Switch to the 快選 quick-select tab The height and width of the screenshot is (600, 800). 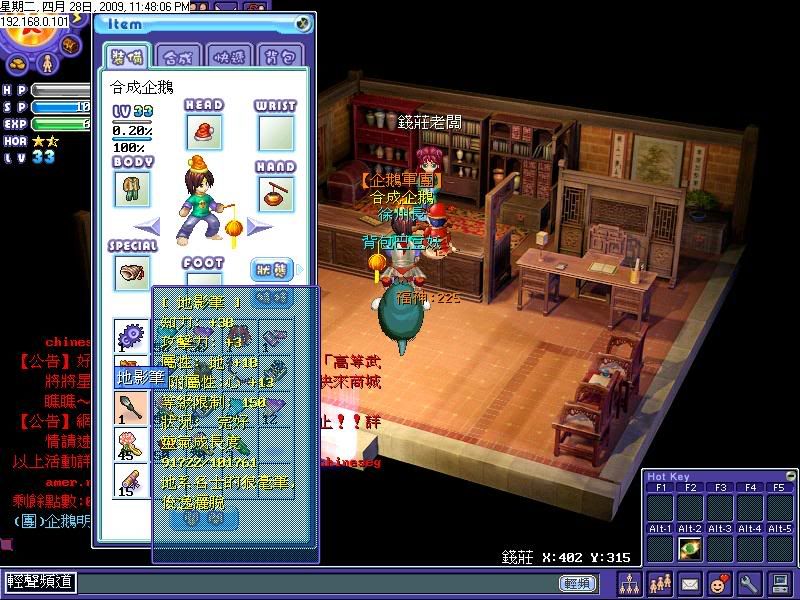pos(231,56)
